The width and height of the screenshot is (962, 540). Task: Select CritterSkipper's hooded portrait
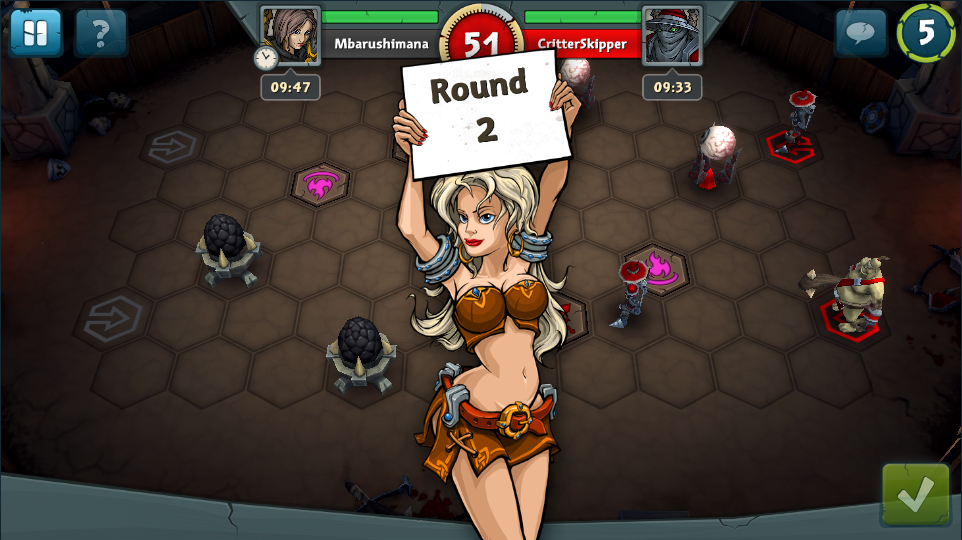coord(672,35)
